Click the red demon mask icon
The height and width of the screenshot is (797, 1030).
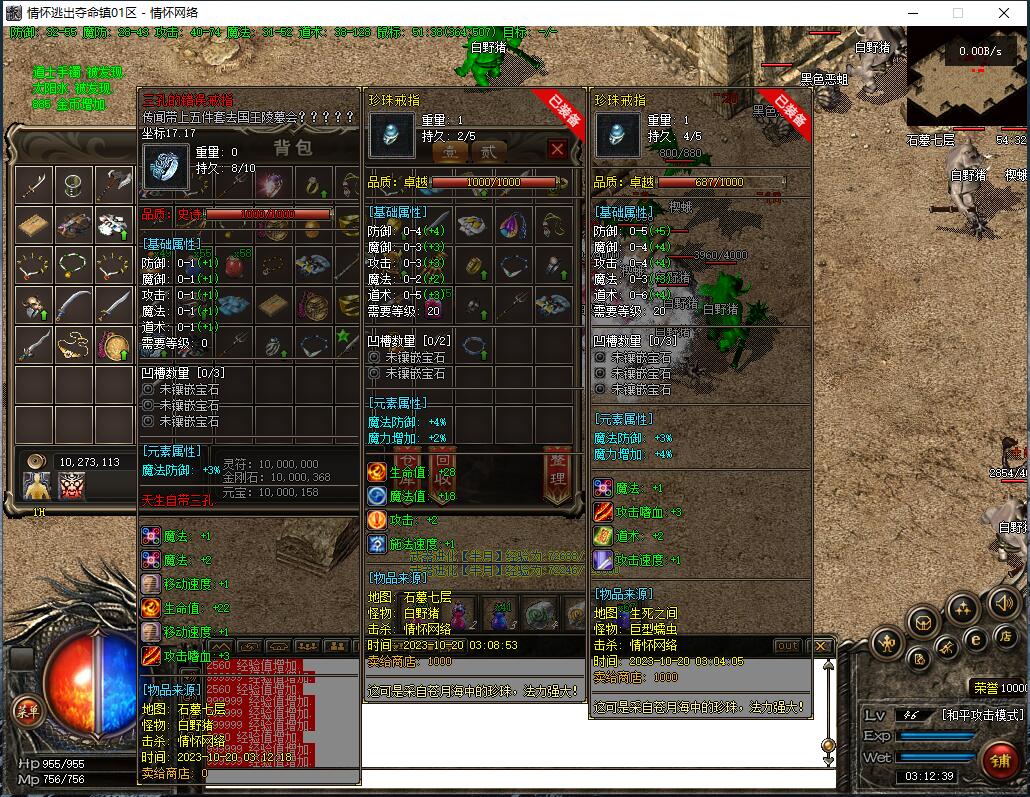72,486
